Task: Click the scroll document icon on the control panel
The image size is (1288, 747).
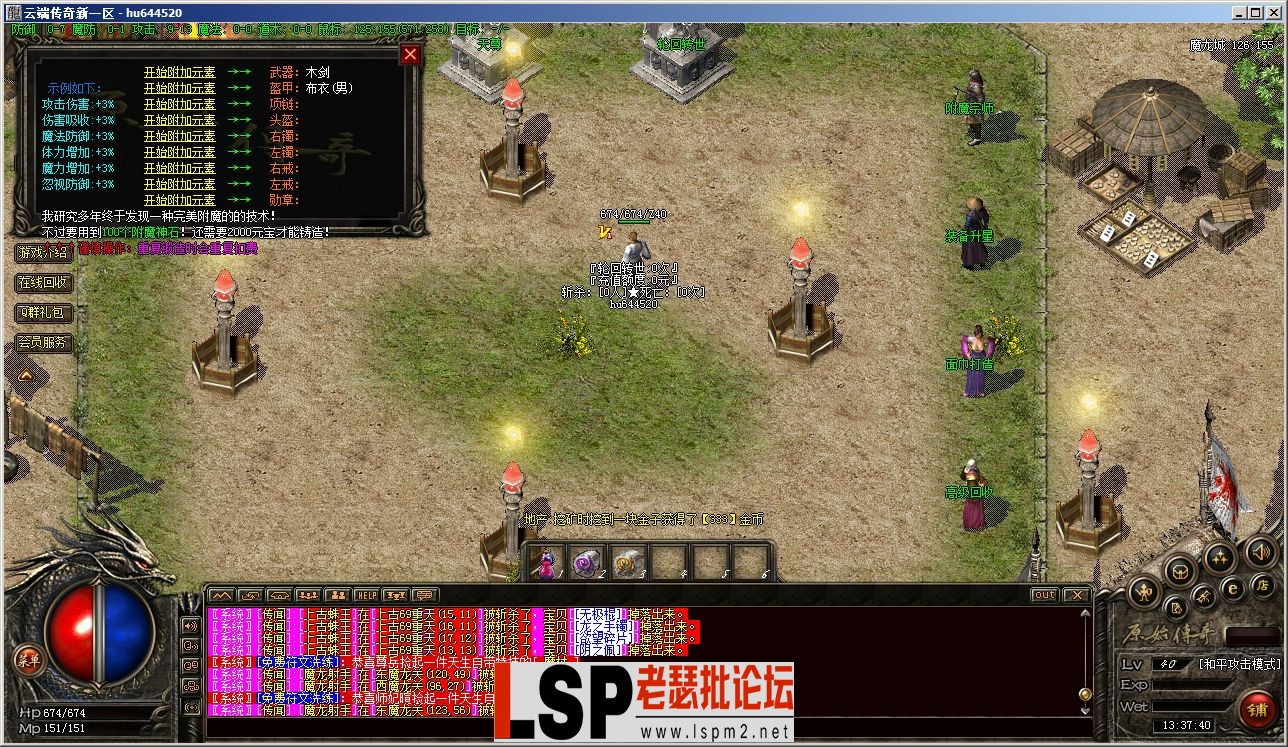Action: click(x=1177, y=608)
